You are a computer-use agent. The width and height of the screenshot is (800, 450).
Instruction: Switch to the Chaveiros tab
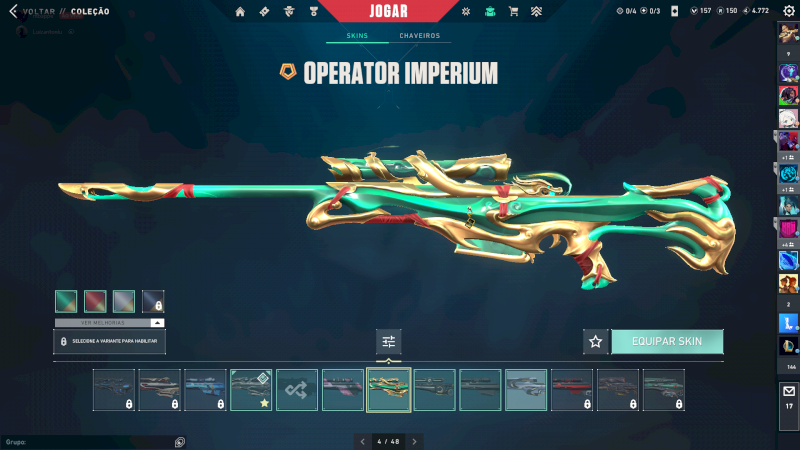[419, 36]
